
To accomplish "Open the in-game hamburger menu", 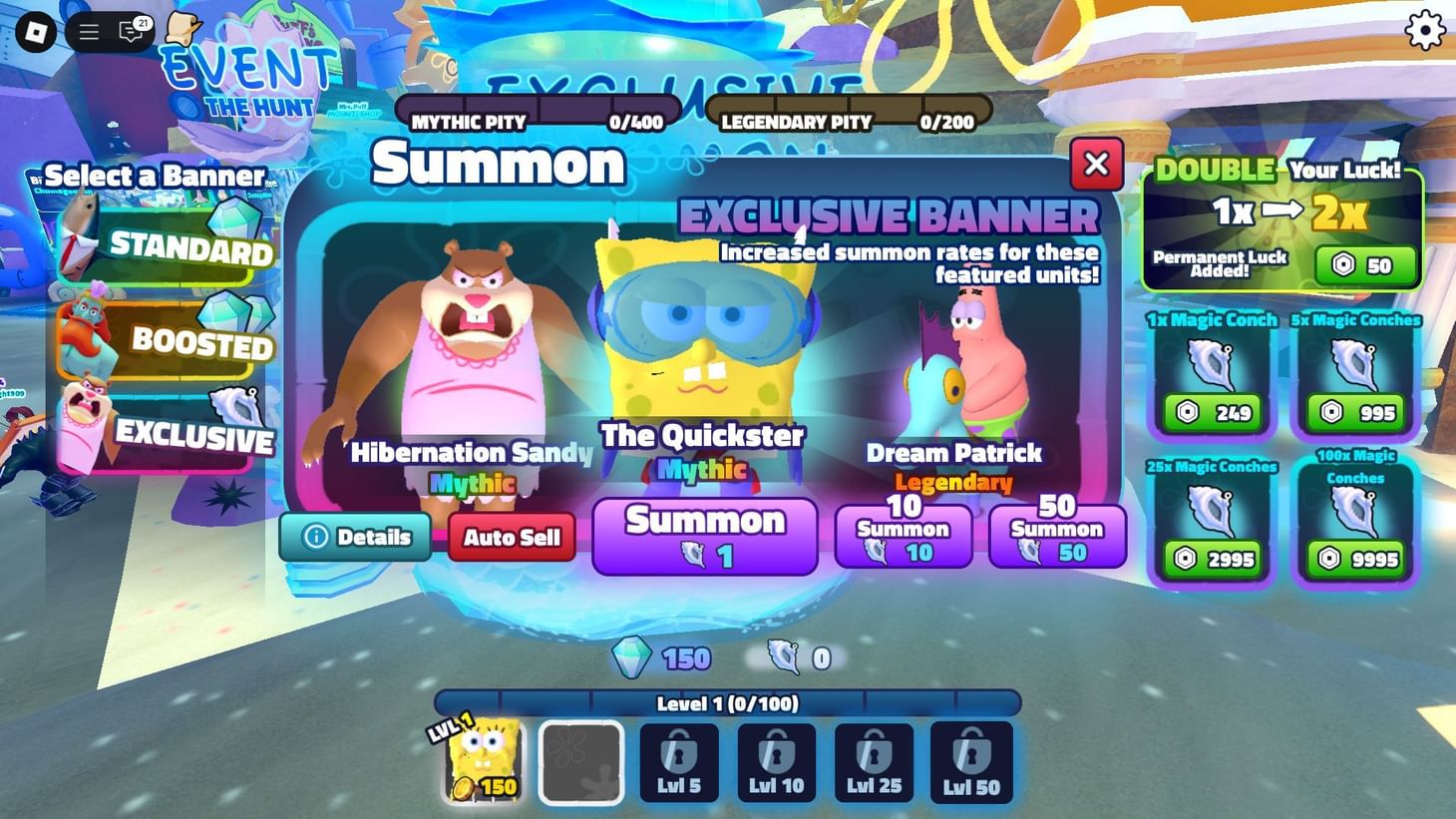I will click(88, 30).
